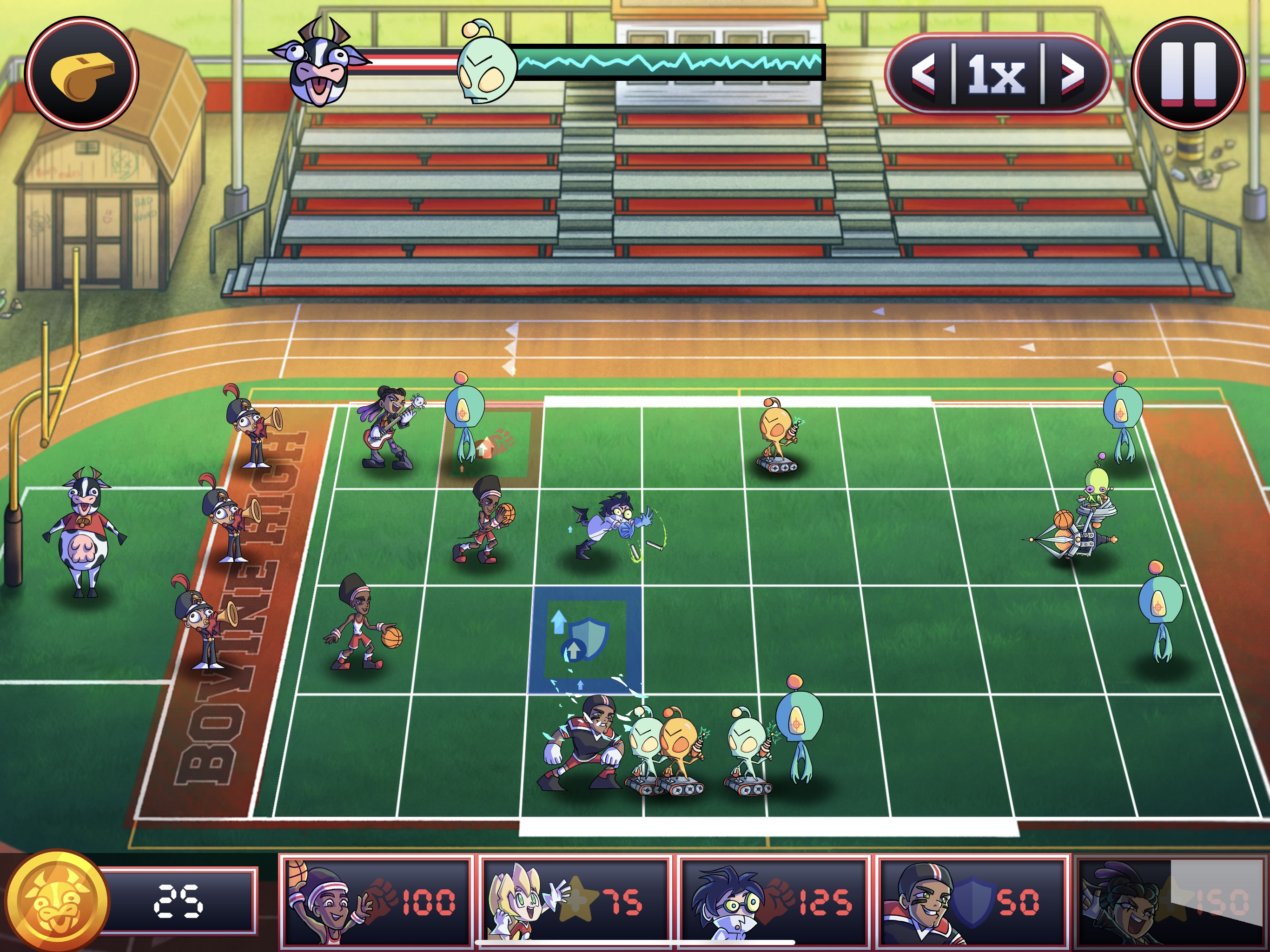Pause the game

pyautogui.click(x=1188, y=73)
